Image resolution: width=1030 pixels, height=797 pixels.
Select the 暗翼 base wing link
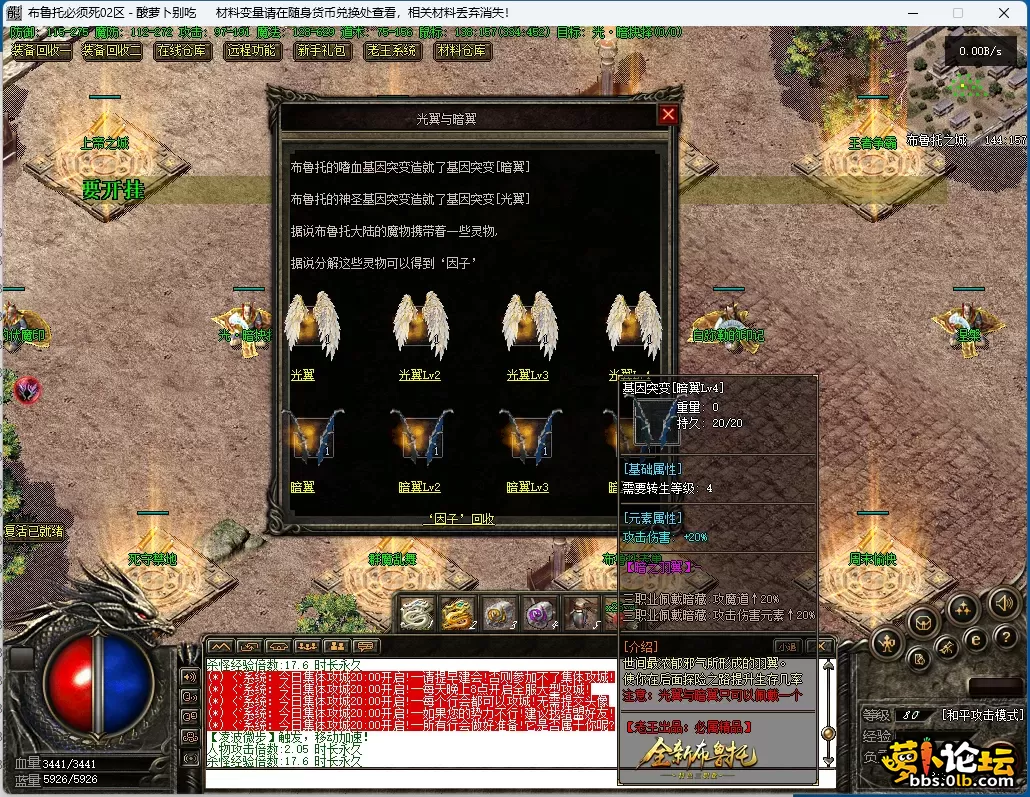[x=302, y=487]
